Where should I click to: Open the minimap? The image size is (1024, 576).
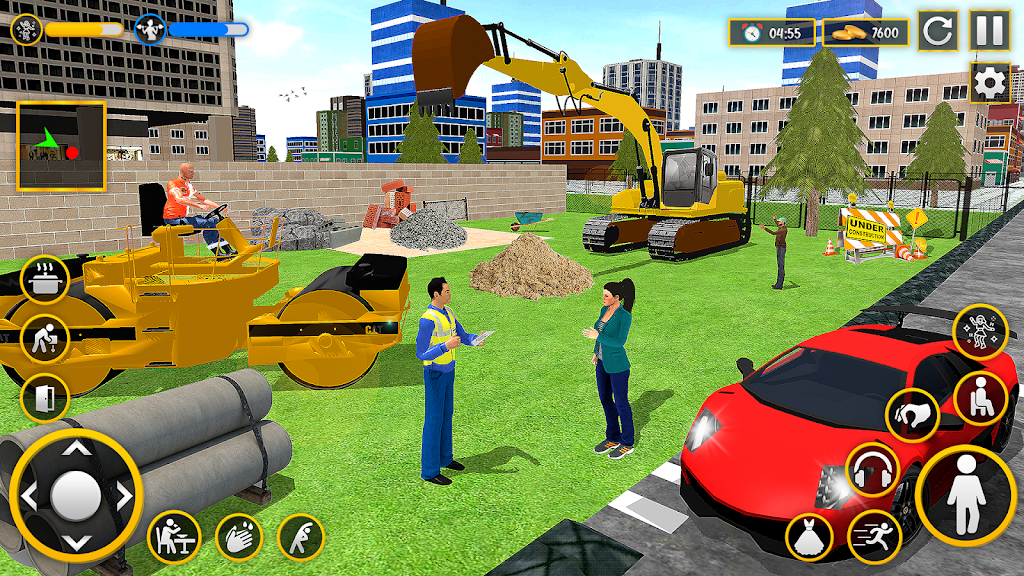(x=61, y=146)
